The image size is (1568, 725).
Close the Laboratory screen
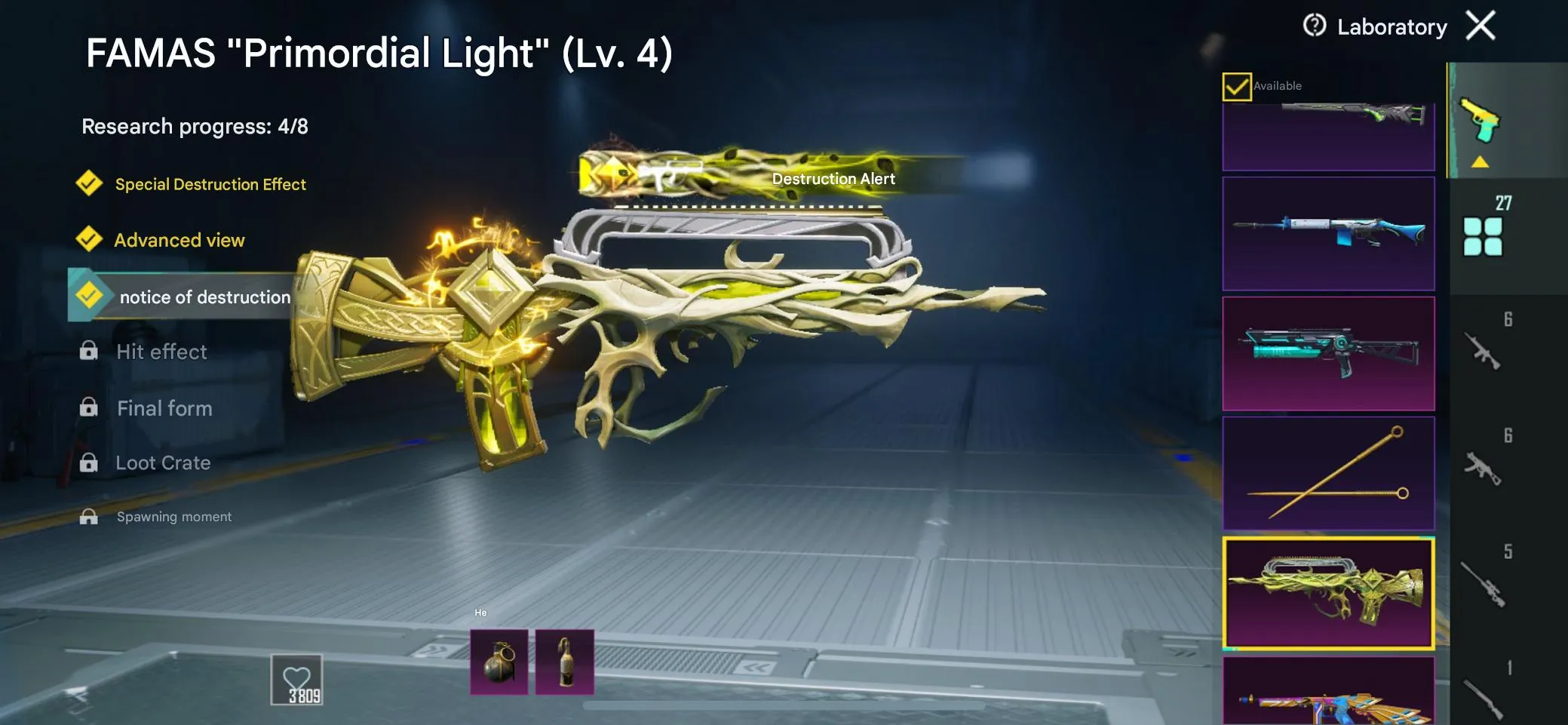click(x=1480, y=26)
